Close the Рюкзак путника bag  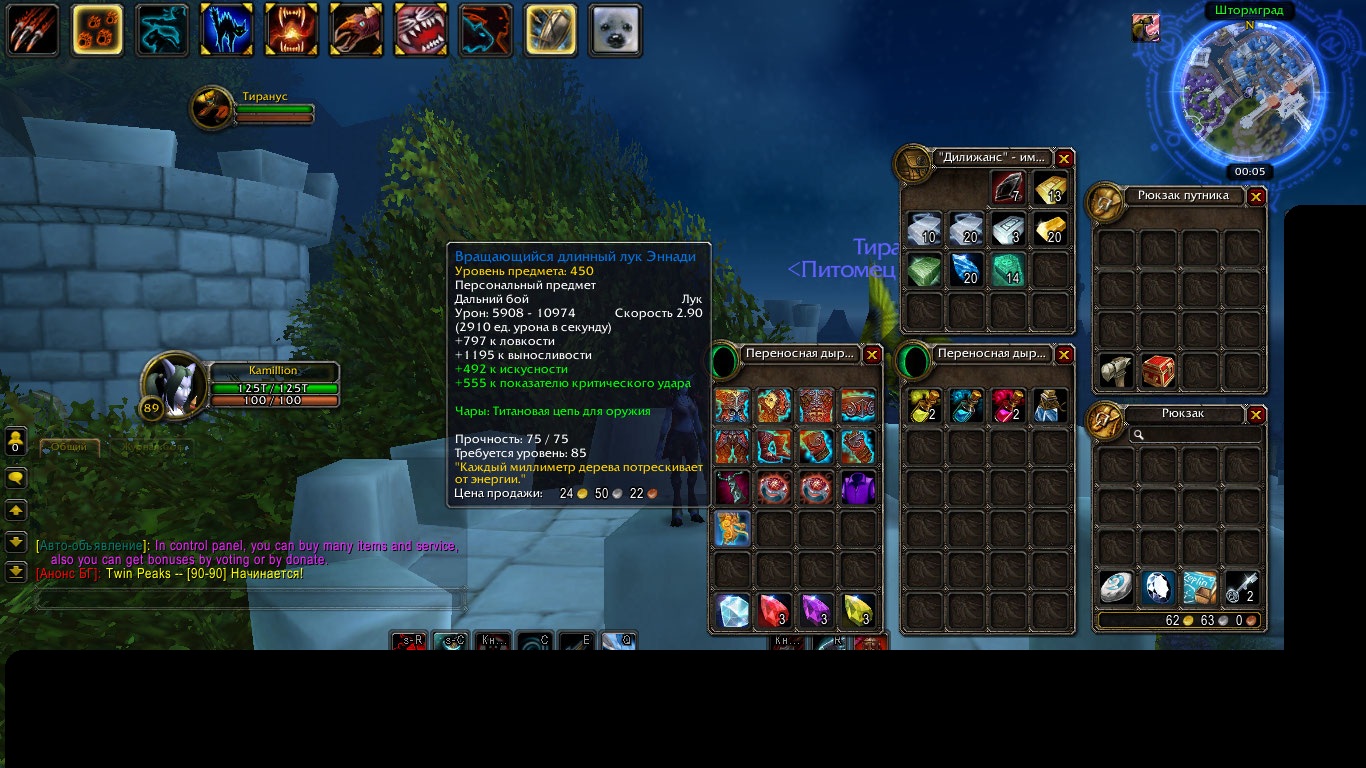point(1256,196)
